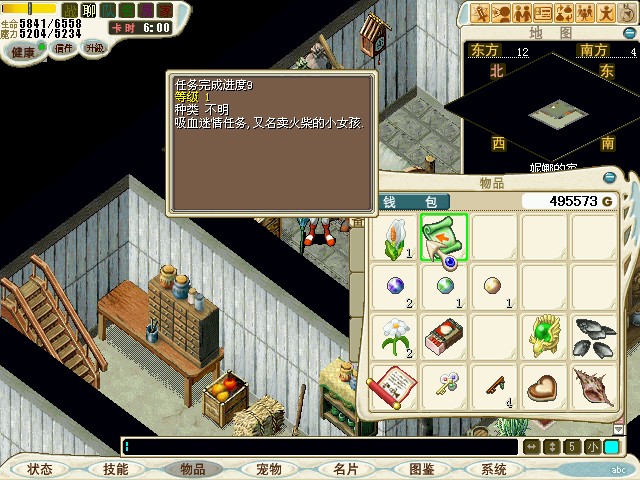The height and width of the screenshot is (480, 640).
Task: Click the chat input field
Action: click(x=320, y=446)
